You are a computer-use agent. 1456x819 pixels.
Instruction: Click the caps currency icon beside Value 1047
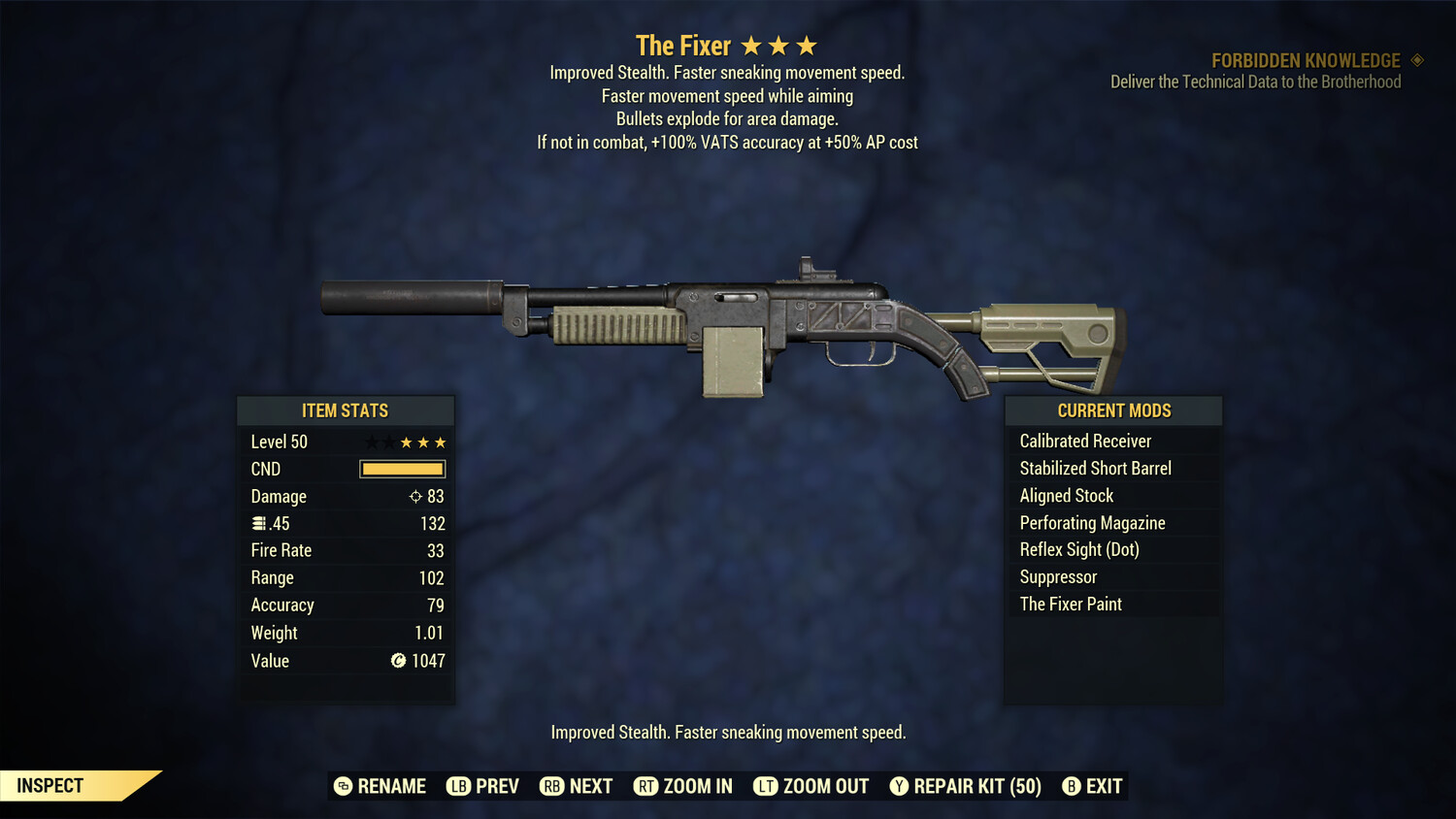point(398,661)
